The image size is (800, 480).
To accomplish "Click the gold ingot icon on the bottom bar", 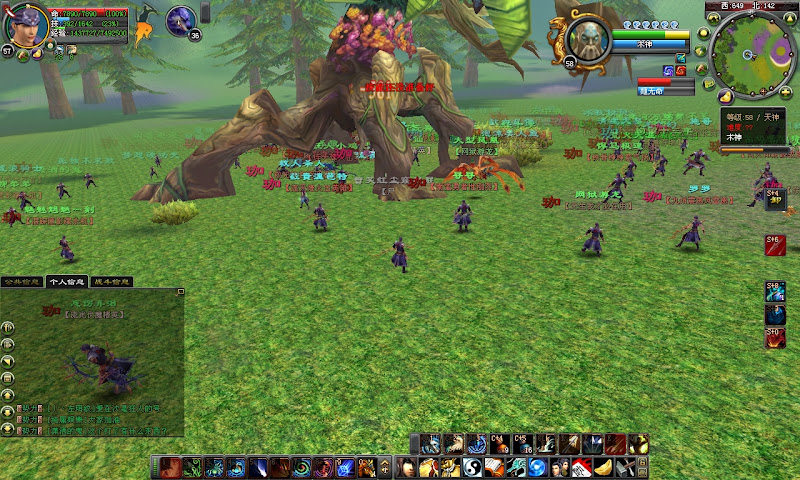I will pyautogui.click(x=602, y=467).
